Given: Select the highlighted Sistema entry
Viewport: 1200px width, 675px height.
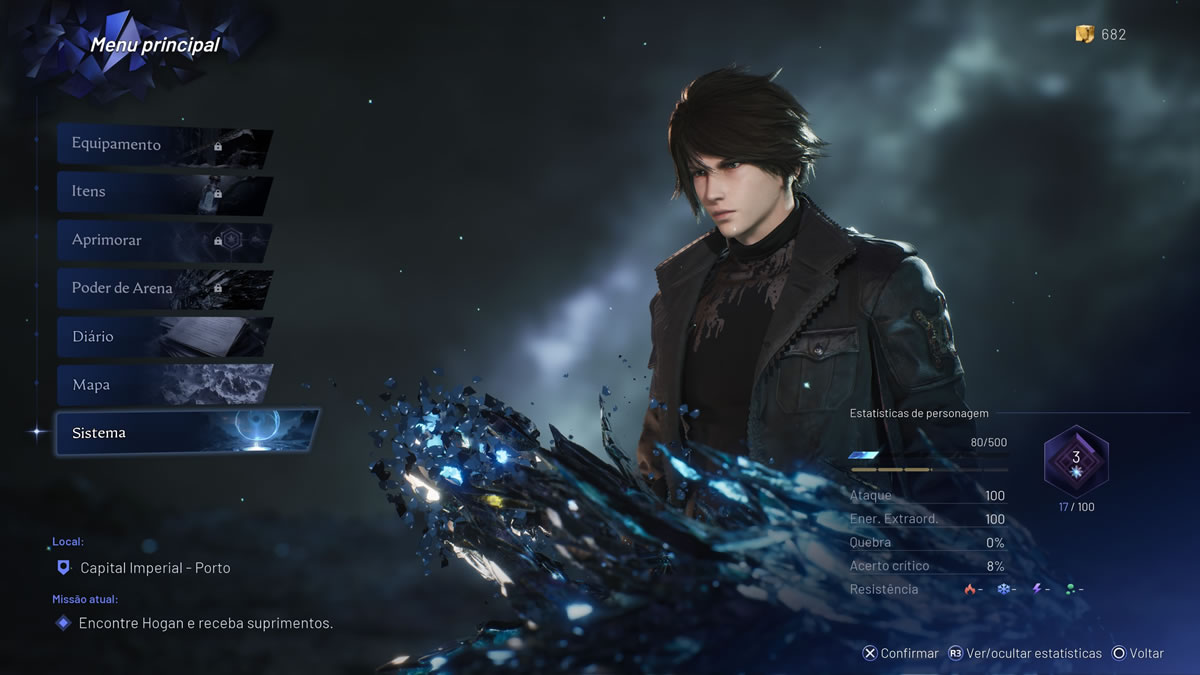Looking at the screenshot, I should point(185,433).
